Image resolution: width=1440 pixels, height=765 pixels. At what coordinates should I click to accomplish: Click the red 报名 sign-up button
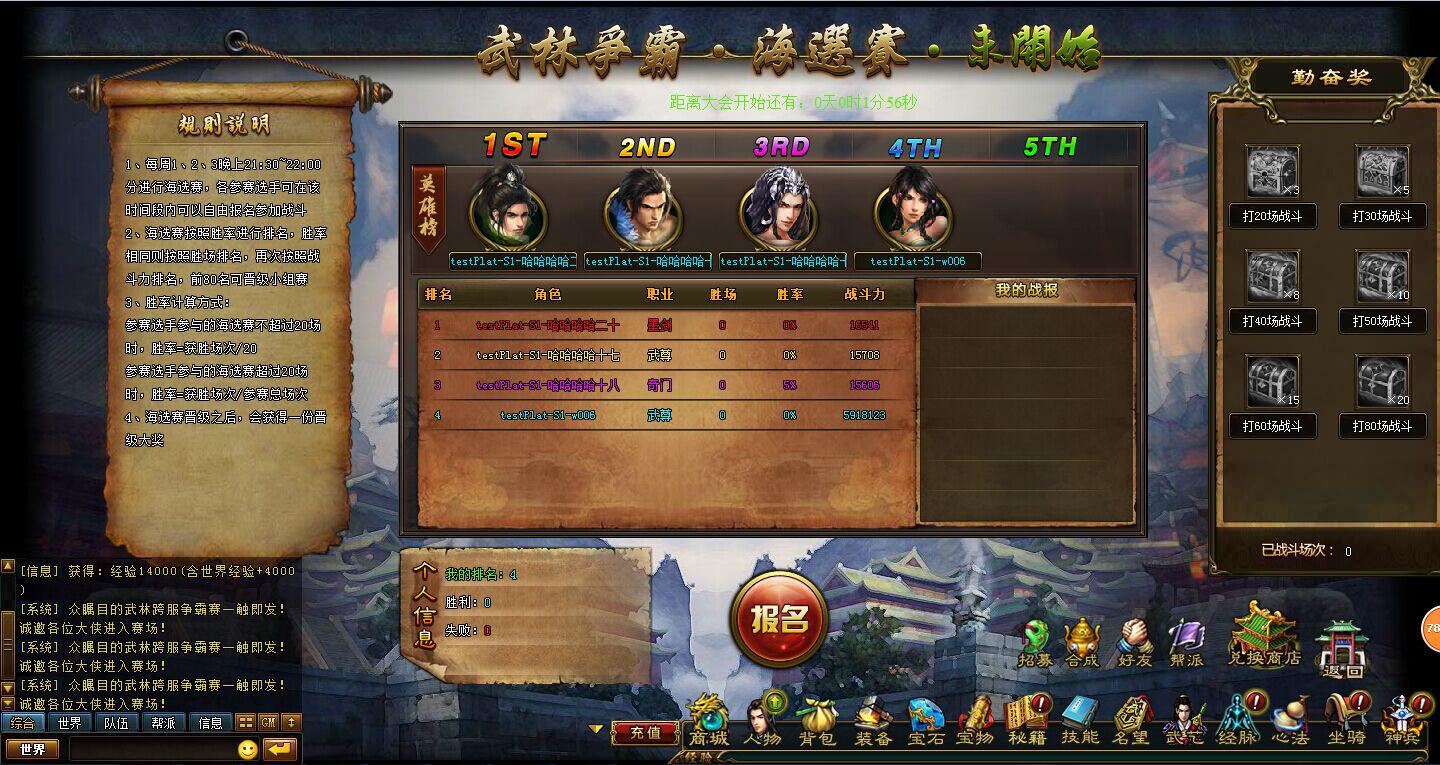click(x=780, y=619)
